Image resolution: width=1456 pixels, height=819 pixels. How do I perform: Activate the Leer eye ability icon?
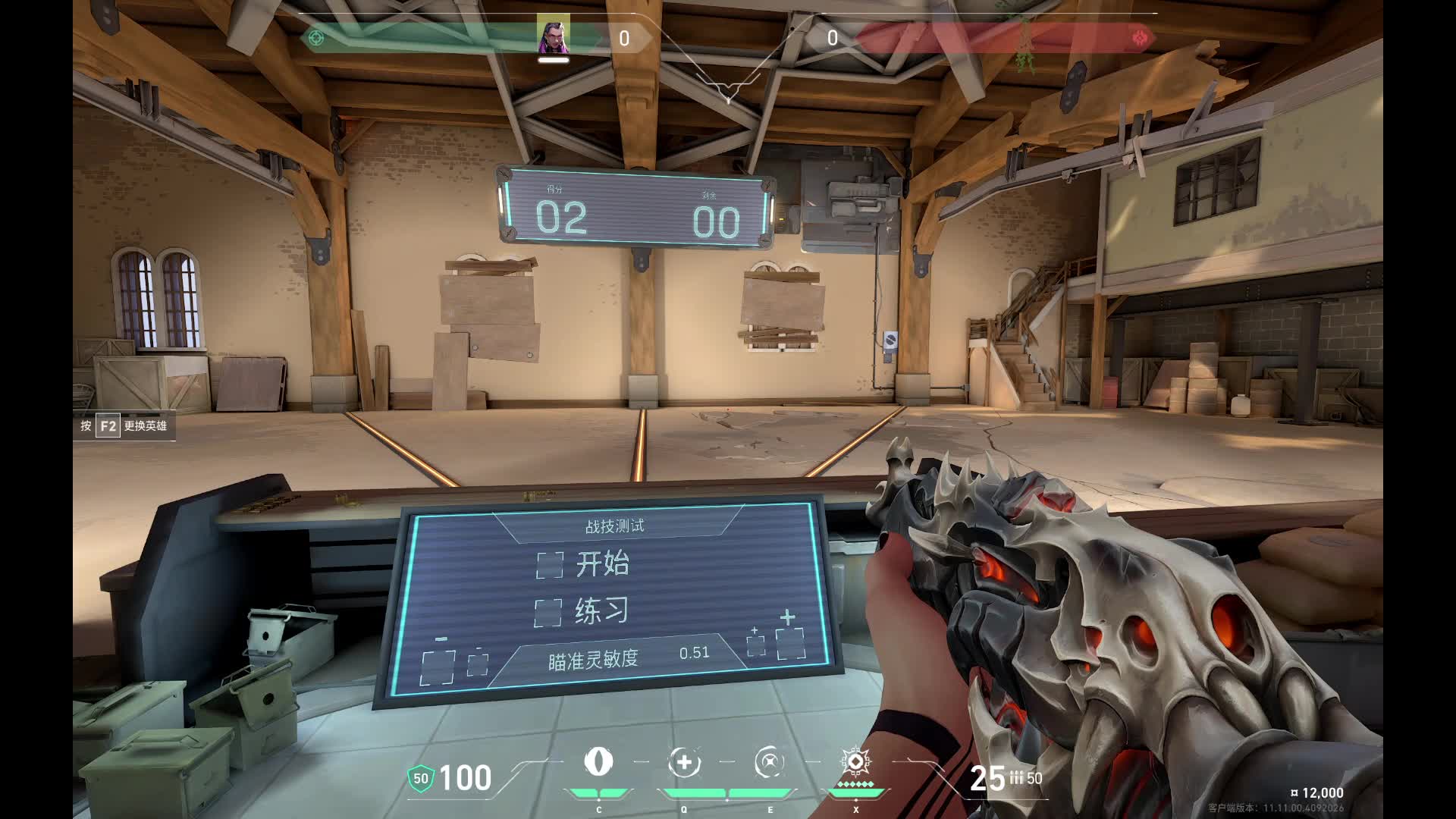pyautogui.click(x=598, y=761)
